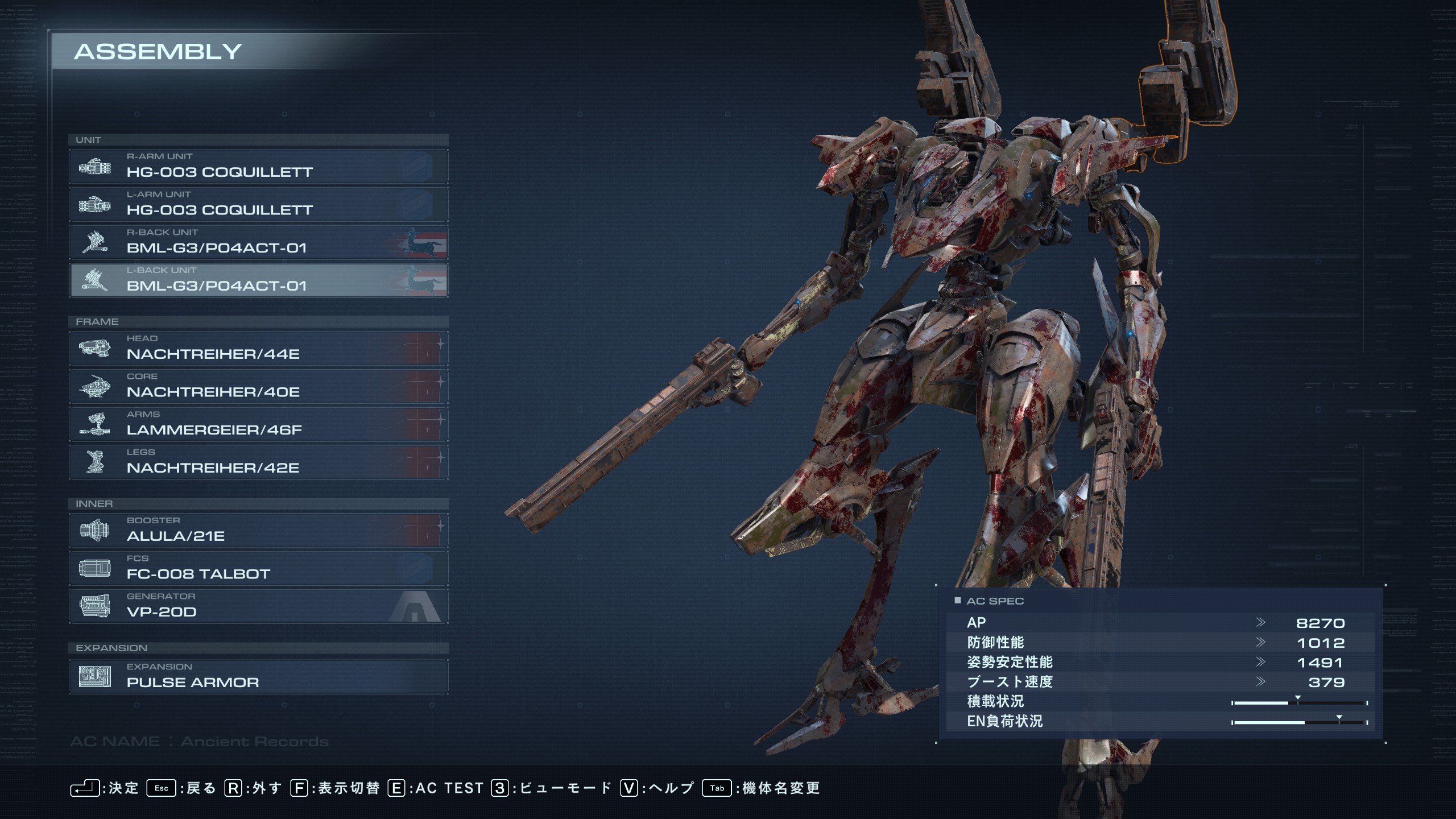Choose the R-BACK UNIT missile launcher slot

[259, 243]
